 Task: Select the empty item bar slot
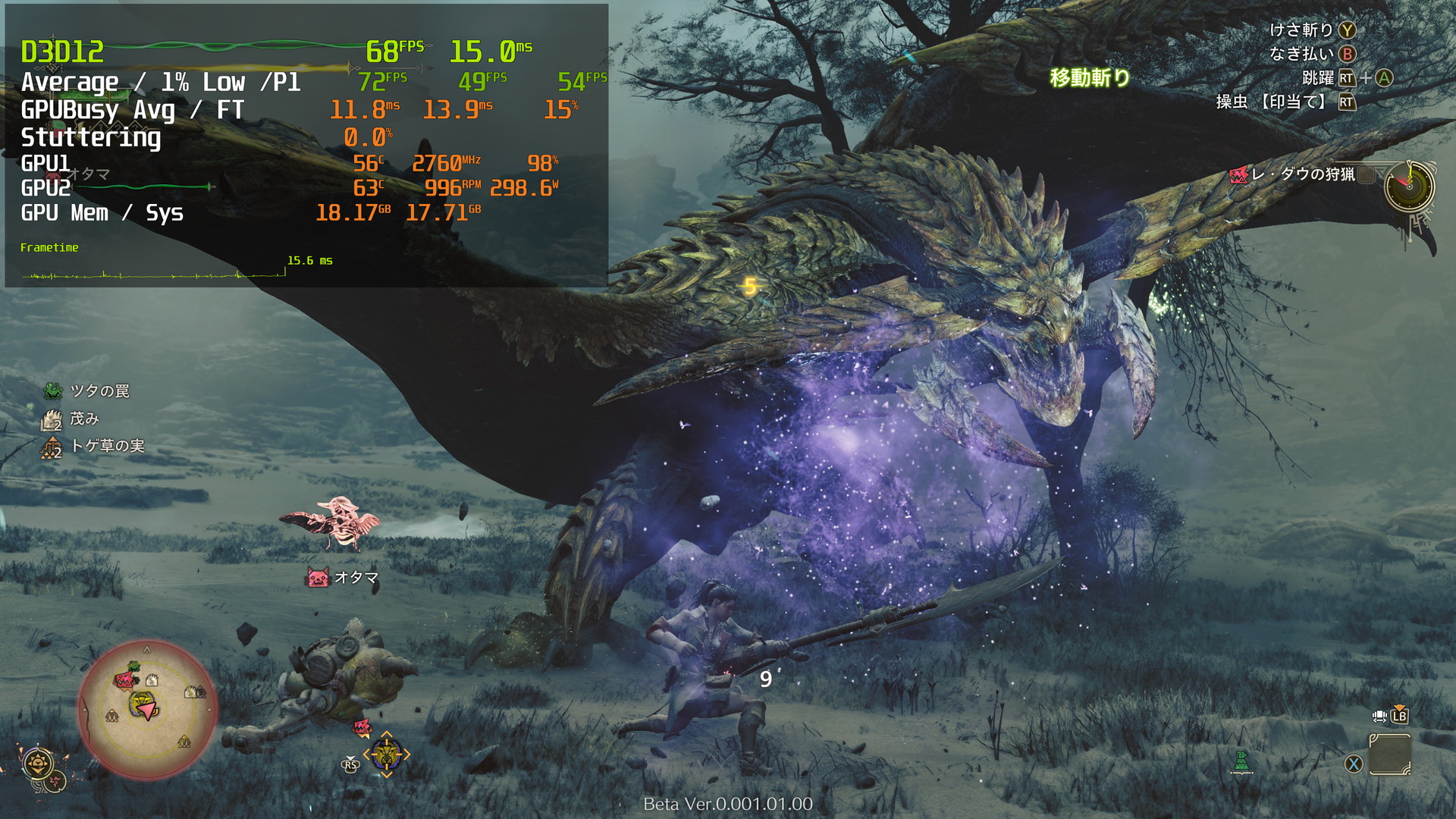pyautogui.click(x=1389, y=755)
